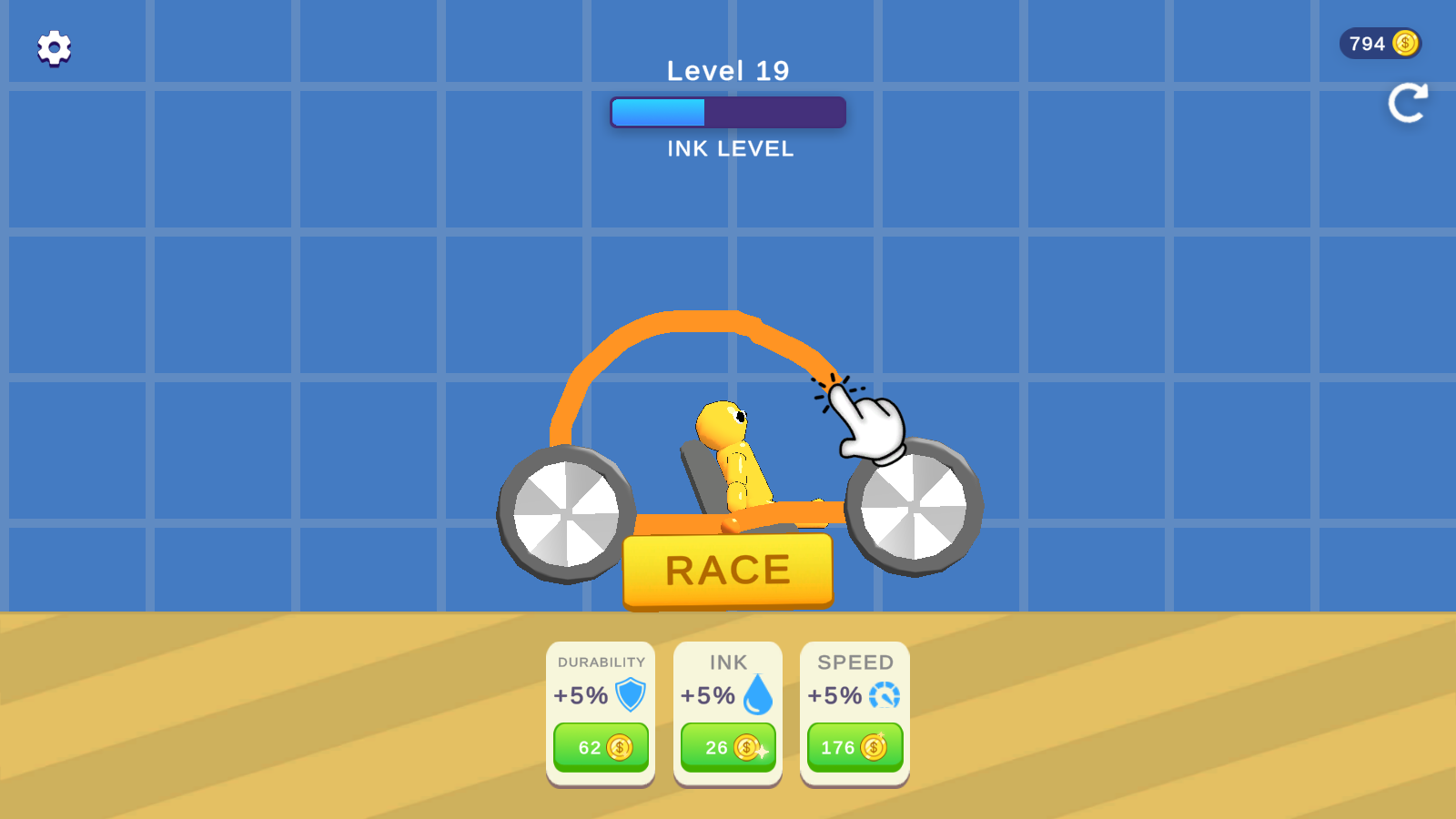Select the speedometer Speed icon
Viewport: 1456px width, 819px height.
click(x=884, y=694)
